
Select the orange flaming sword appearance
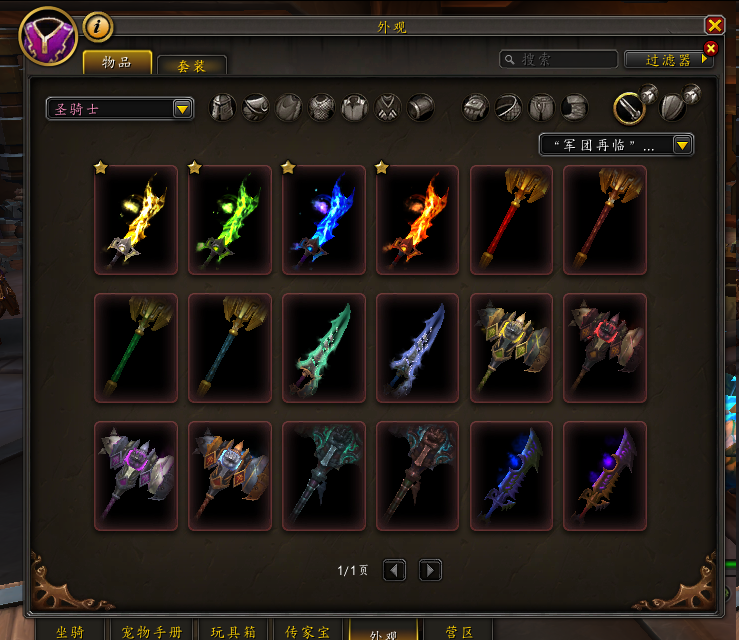pyautogui.click(x=417, y=220)
